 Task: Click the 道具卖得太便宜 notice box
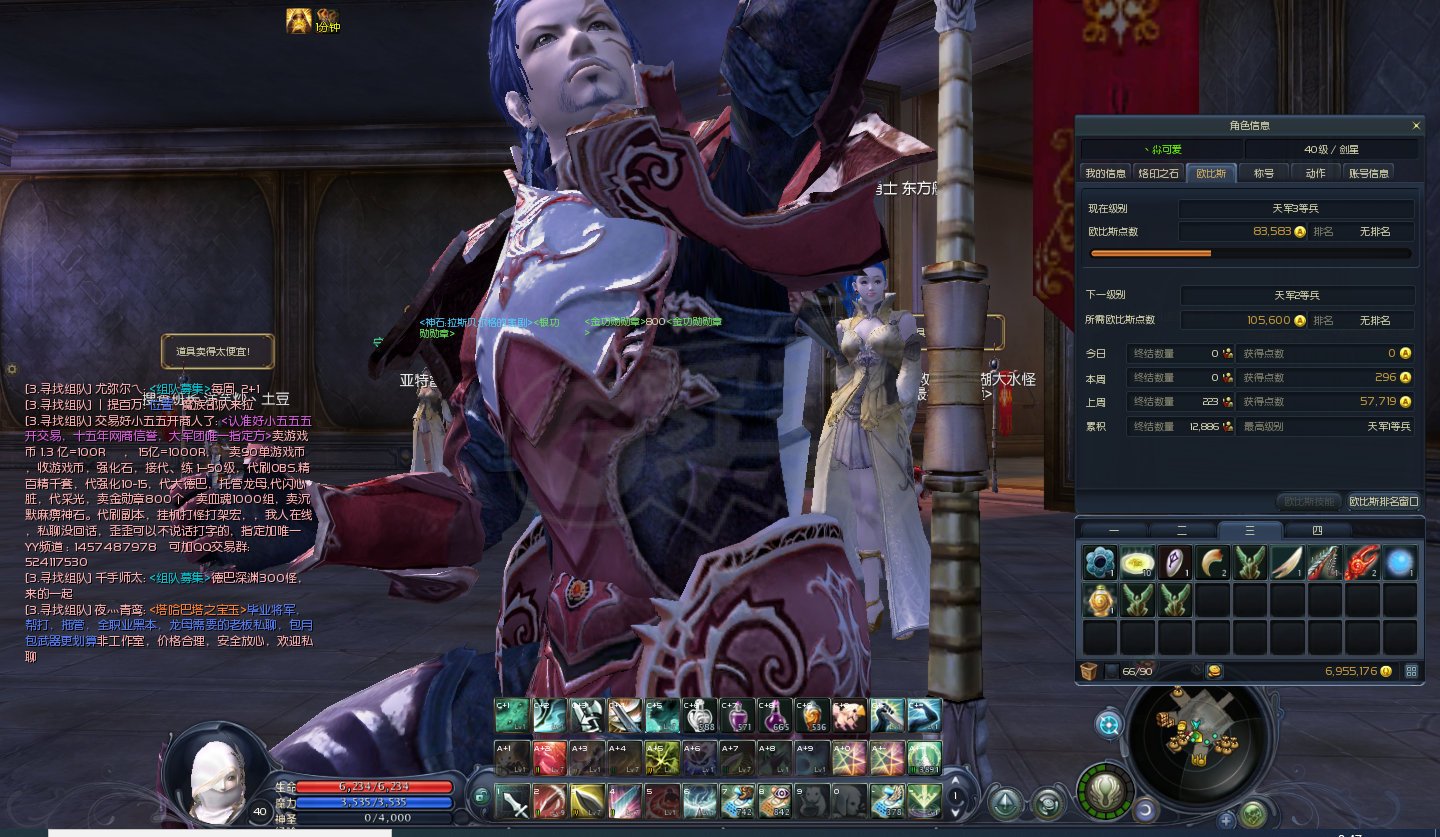(x=218, y=351)
